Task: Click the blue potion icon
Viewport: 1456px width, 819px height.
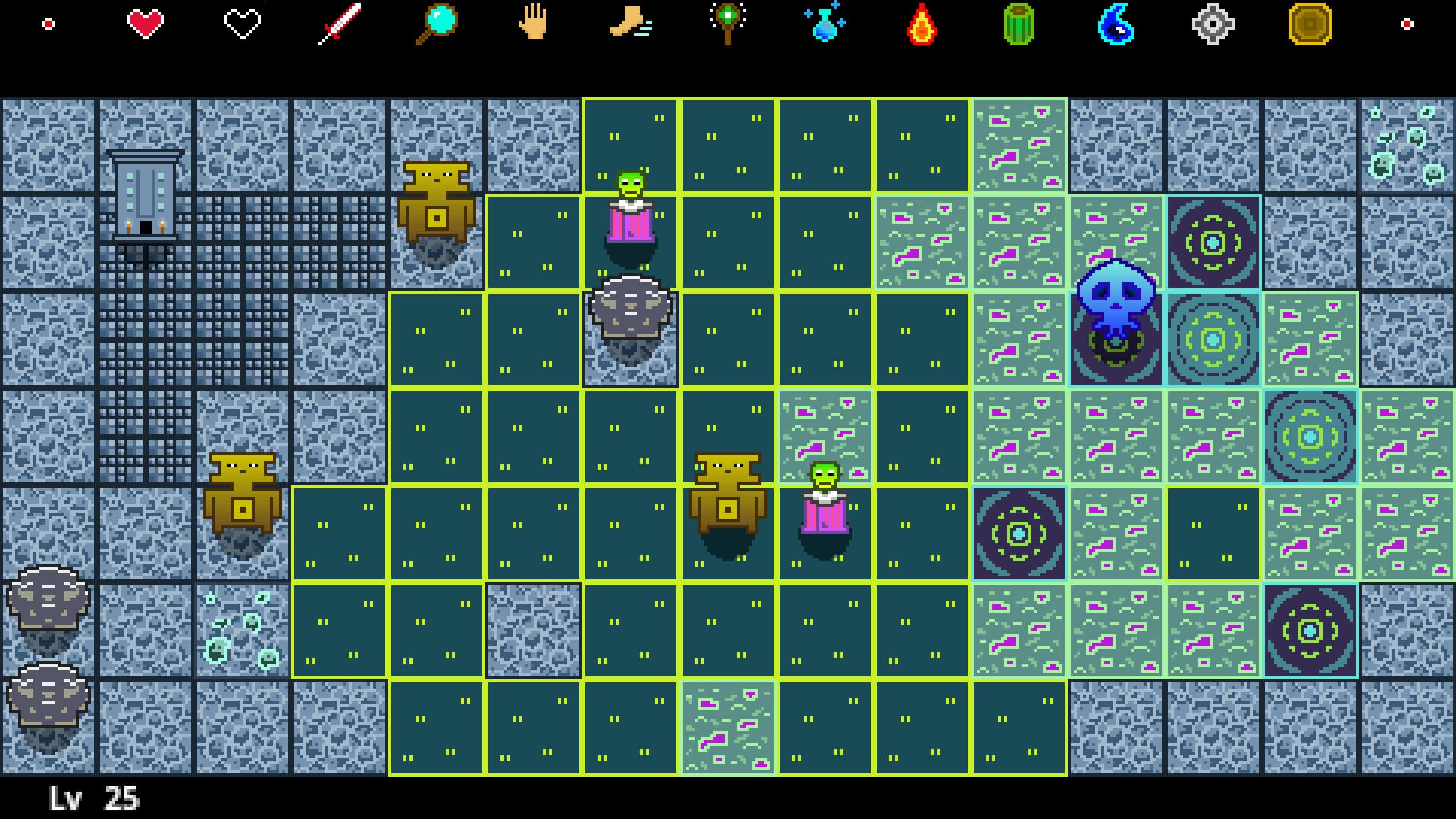Action: click(824, 24)
